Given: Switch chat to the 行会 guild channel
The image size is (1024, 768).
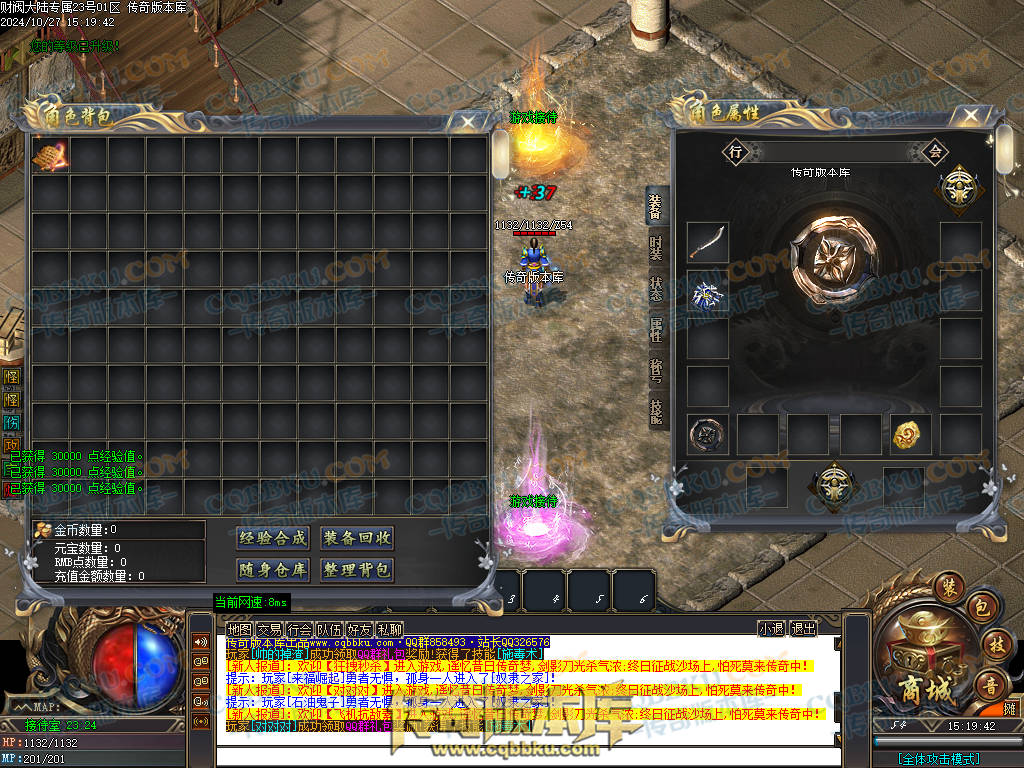Looking at the screenshot, I should [x=299, y=629].
